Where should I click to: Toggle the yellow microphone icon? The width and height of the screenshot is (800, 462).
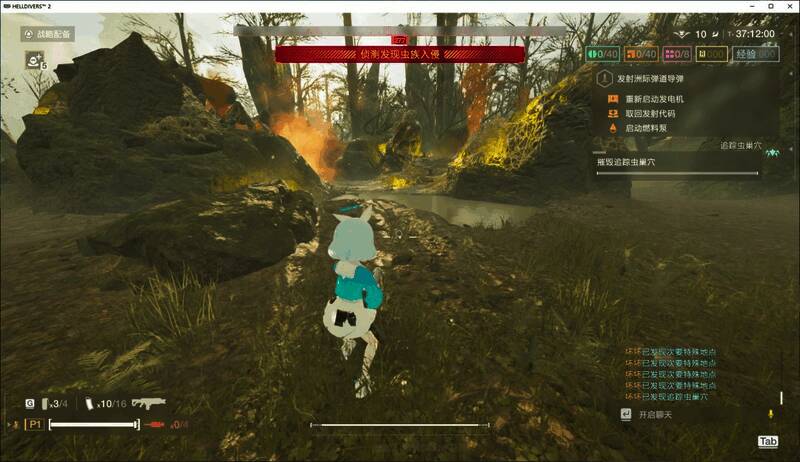[770, 413]
